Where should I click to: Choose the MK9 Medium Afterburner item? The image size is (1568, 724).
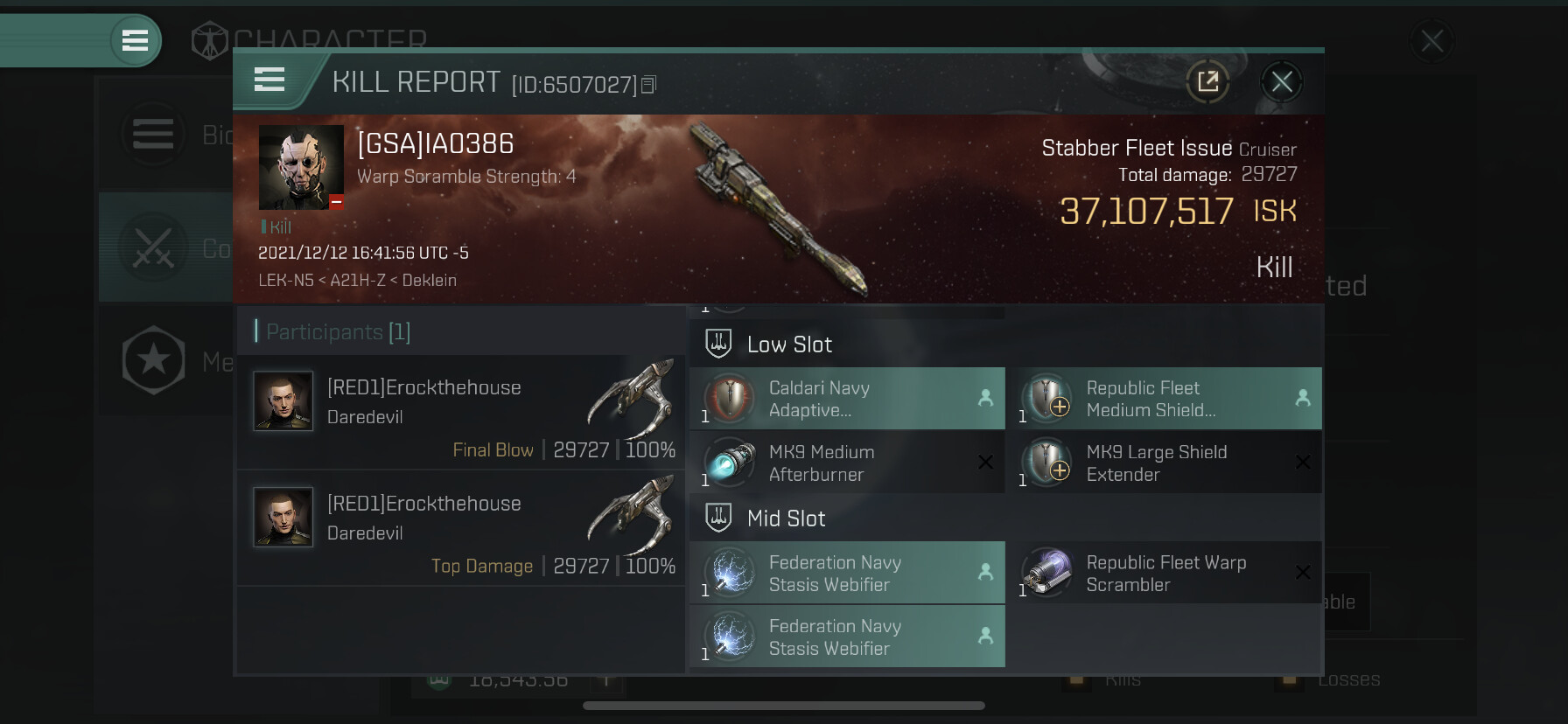click(847, 463)
